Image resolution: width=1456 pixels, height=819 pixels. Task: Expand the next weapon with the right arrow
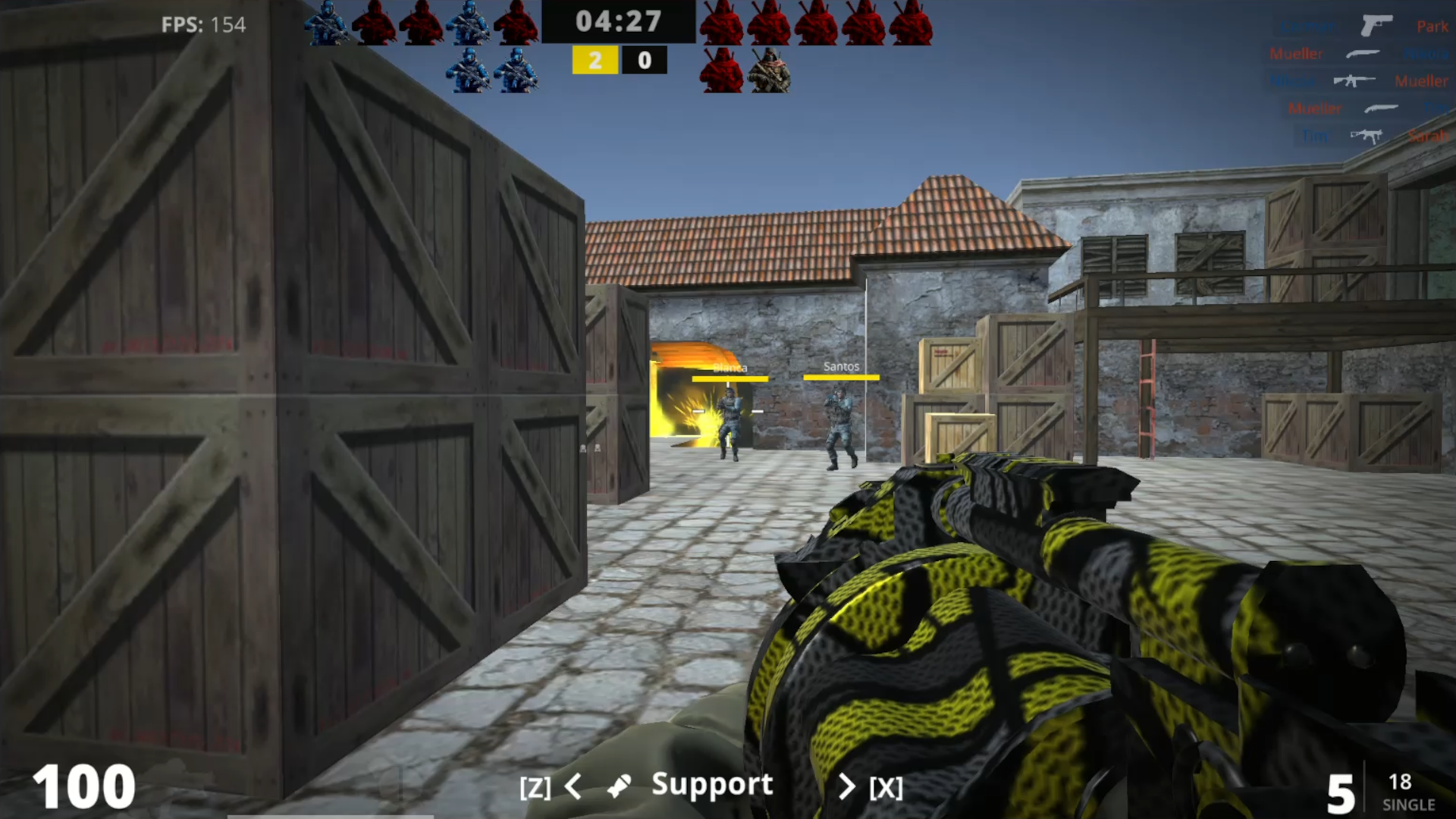[848, 787]
